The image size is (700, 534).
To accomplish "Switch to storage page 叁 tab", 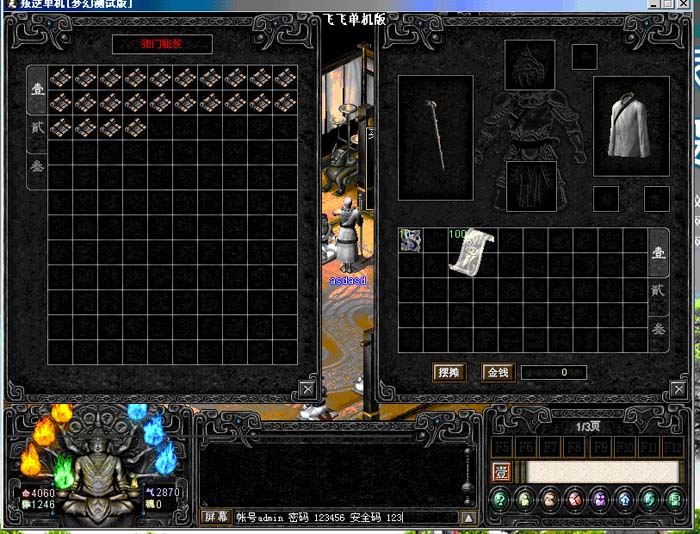I will coord(37,166).
